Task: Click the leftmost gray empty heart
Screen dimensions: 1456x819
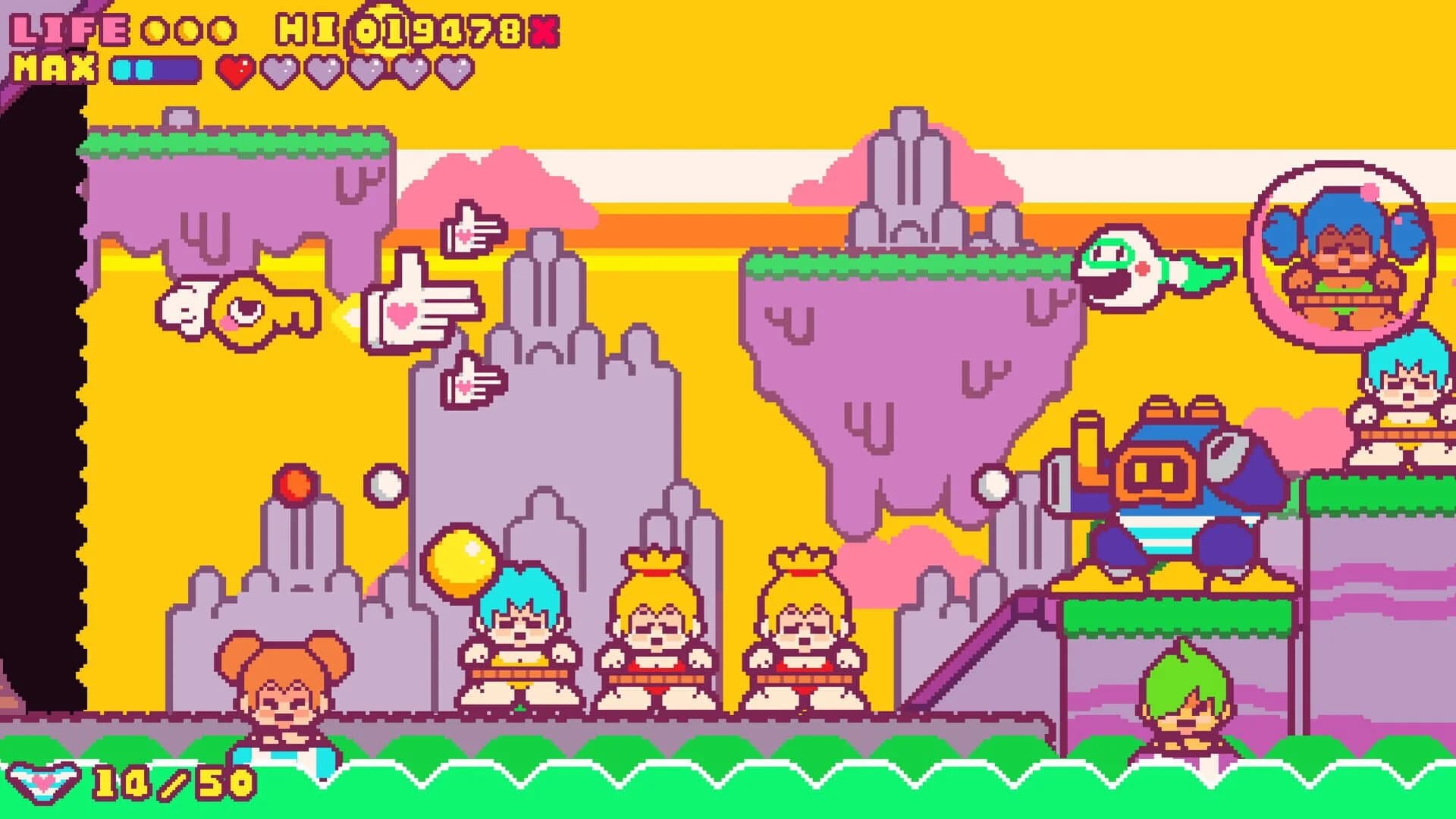Action: (x=279, y=68)
